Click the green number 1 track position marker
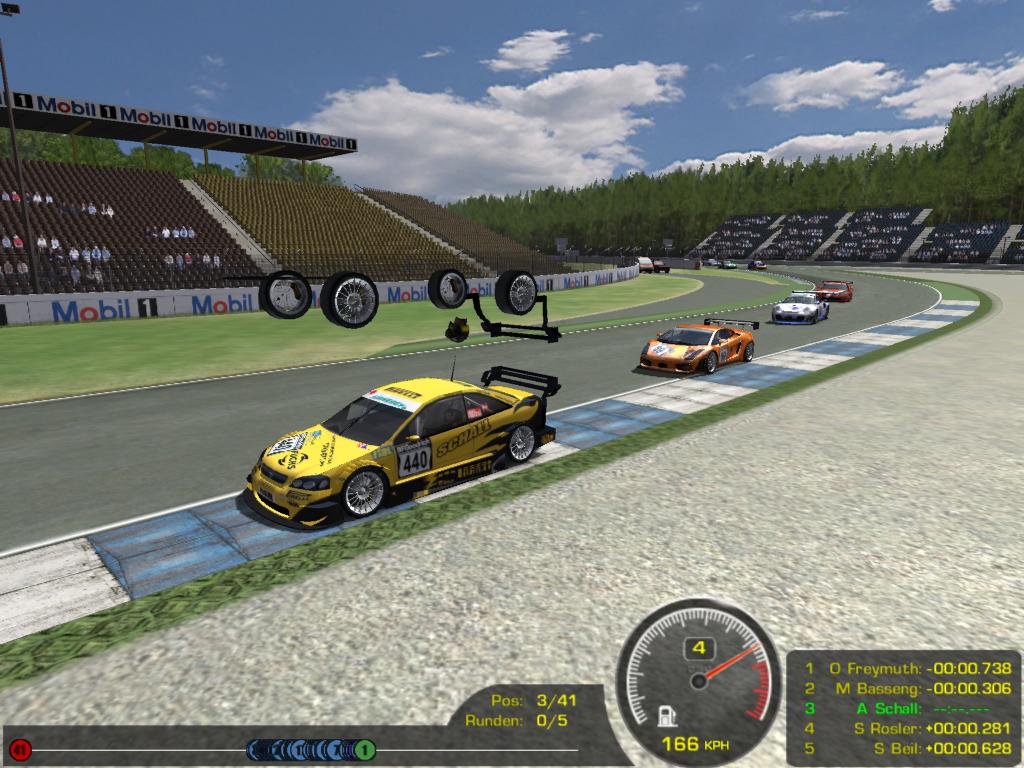 pyautogui.click(x=366, y=749)
